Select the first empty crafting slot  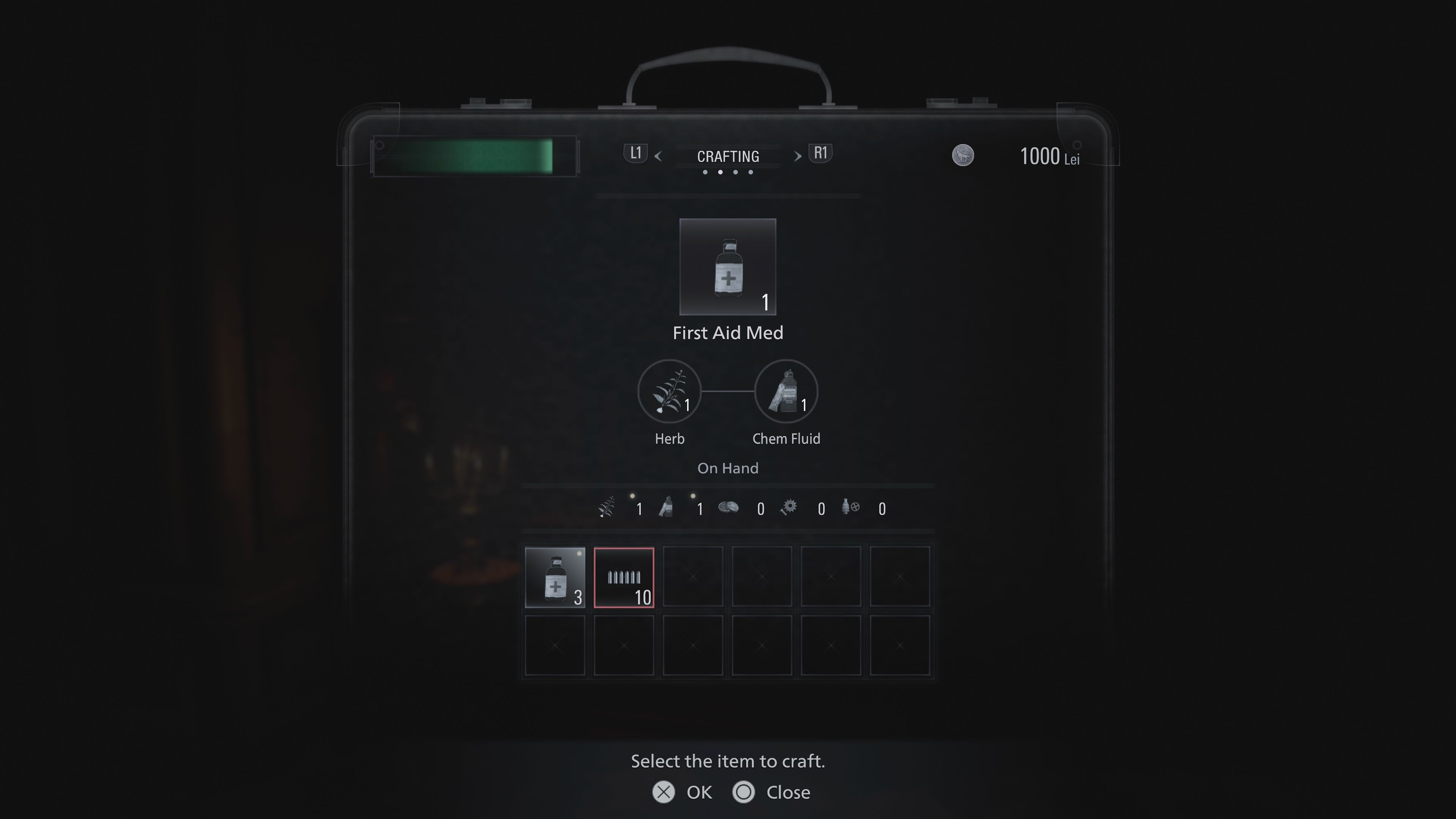point(693,577)
